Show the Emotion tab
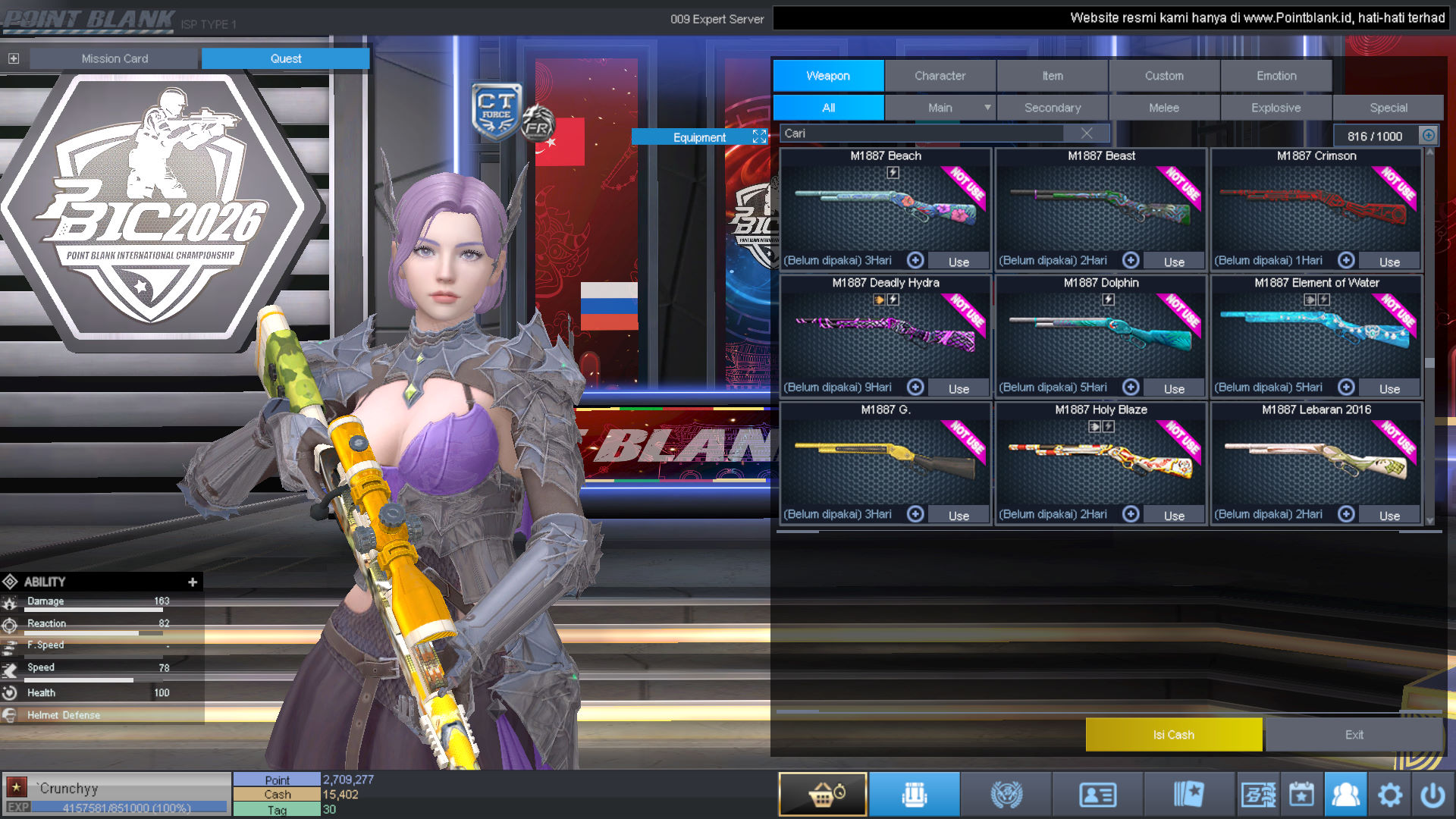 pos(1276,76)
